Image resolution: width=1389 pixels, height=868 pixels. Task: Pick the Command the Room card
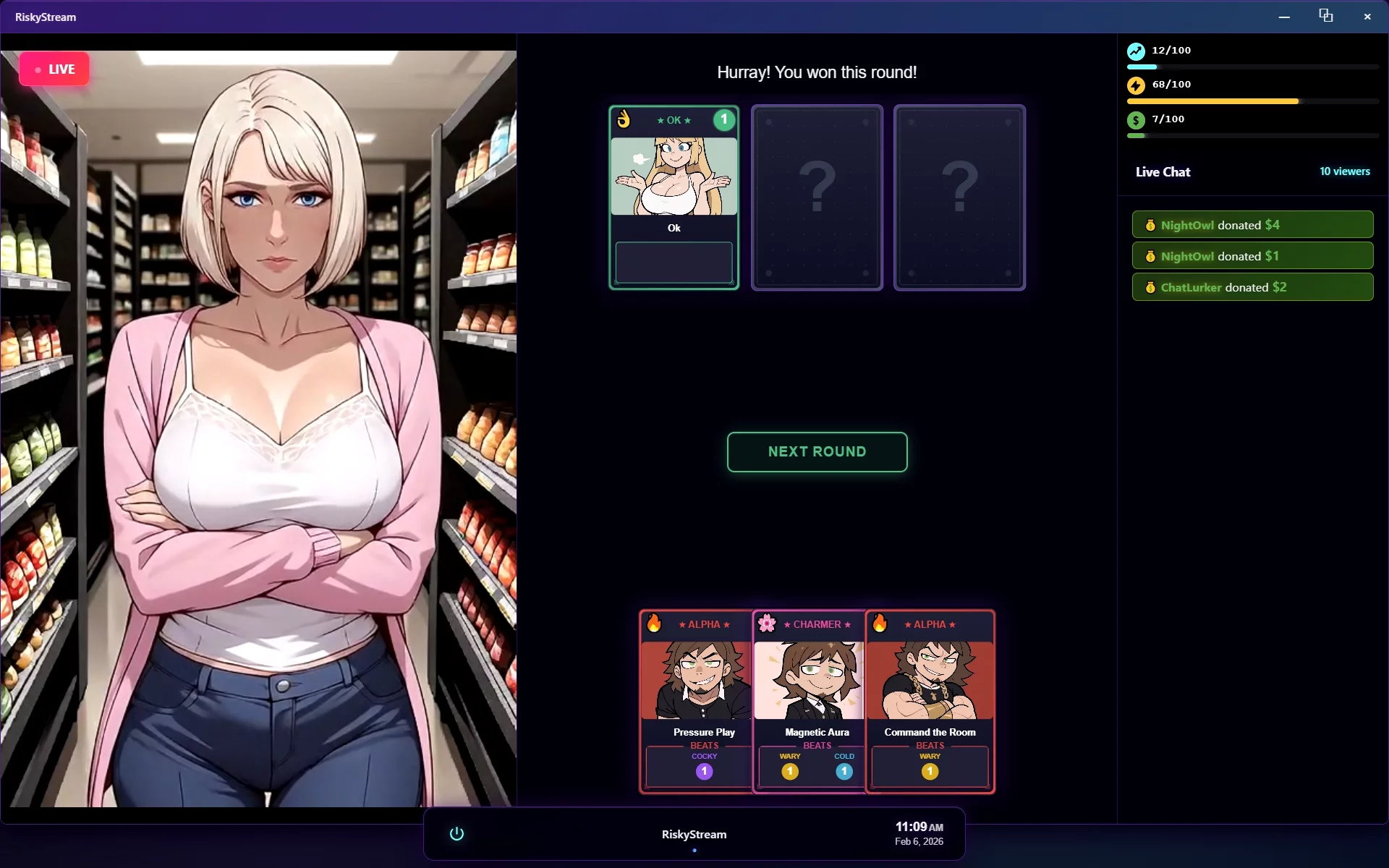tap(930, 702)
